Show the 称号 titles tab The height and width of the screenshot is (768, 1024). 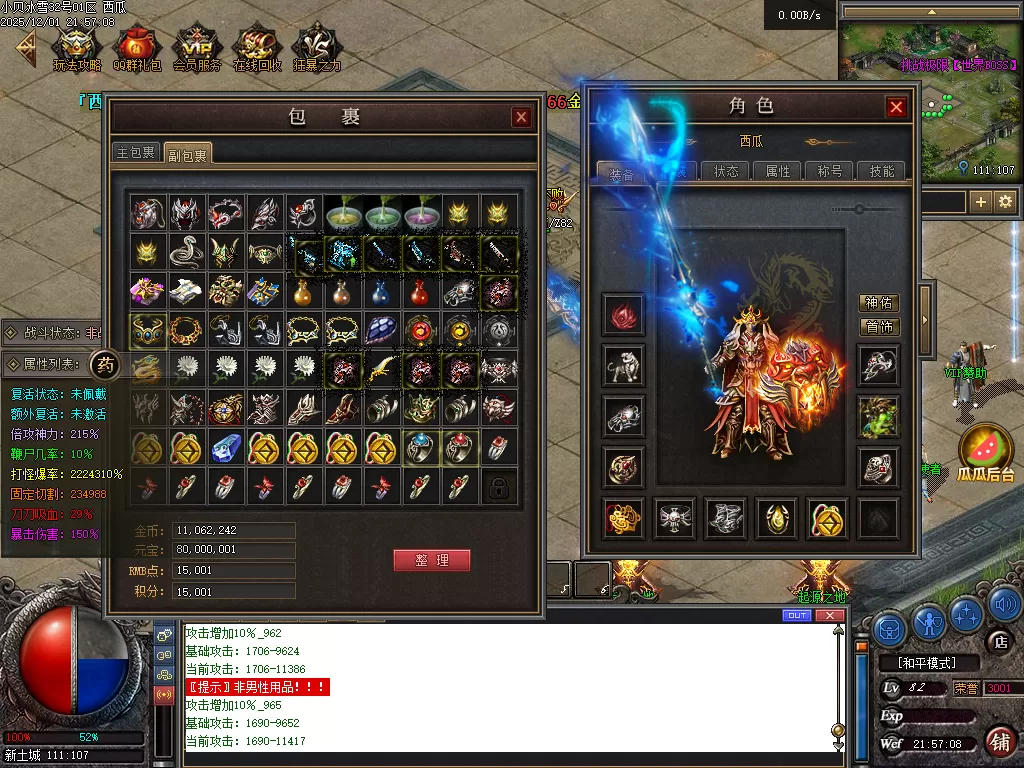[830, 171]
